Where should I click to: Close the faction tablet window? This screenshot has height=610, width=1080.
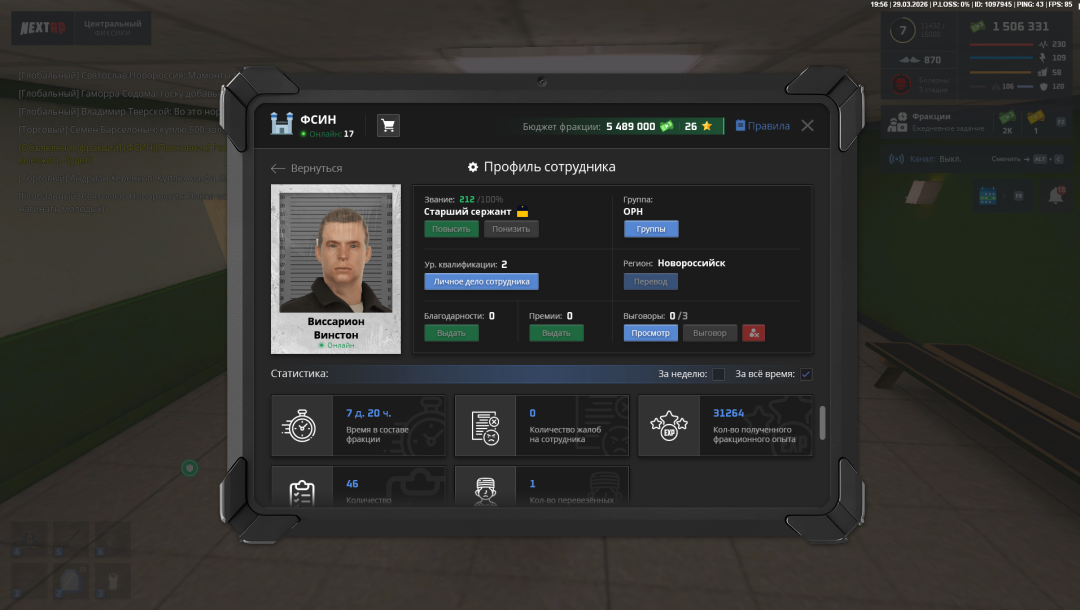tap(807, 126)
